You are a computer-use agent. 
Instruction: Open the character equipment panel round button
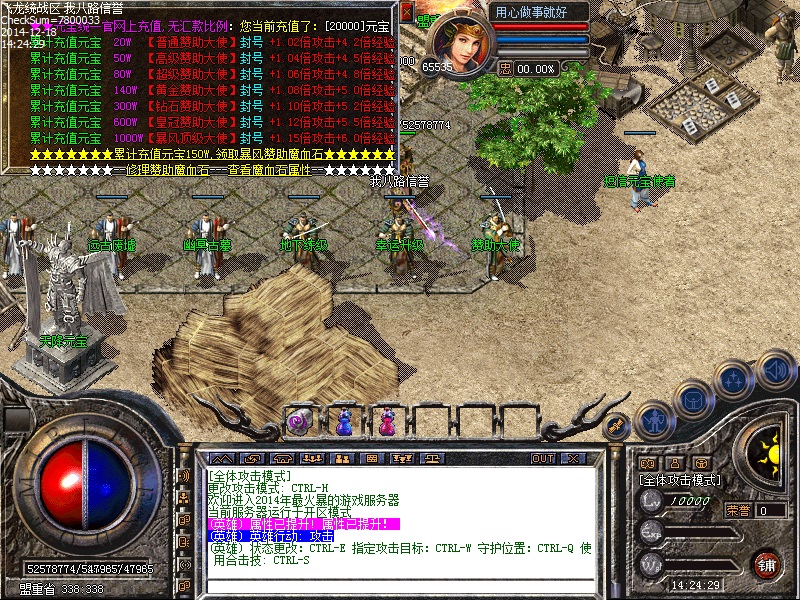(654, 419)
